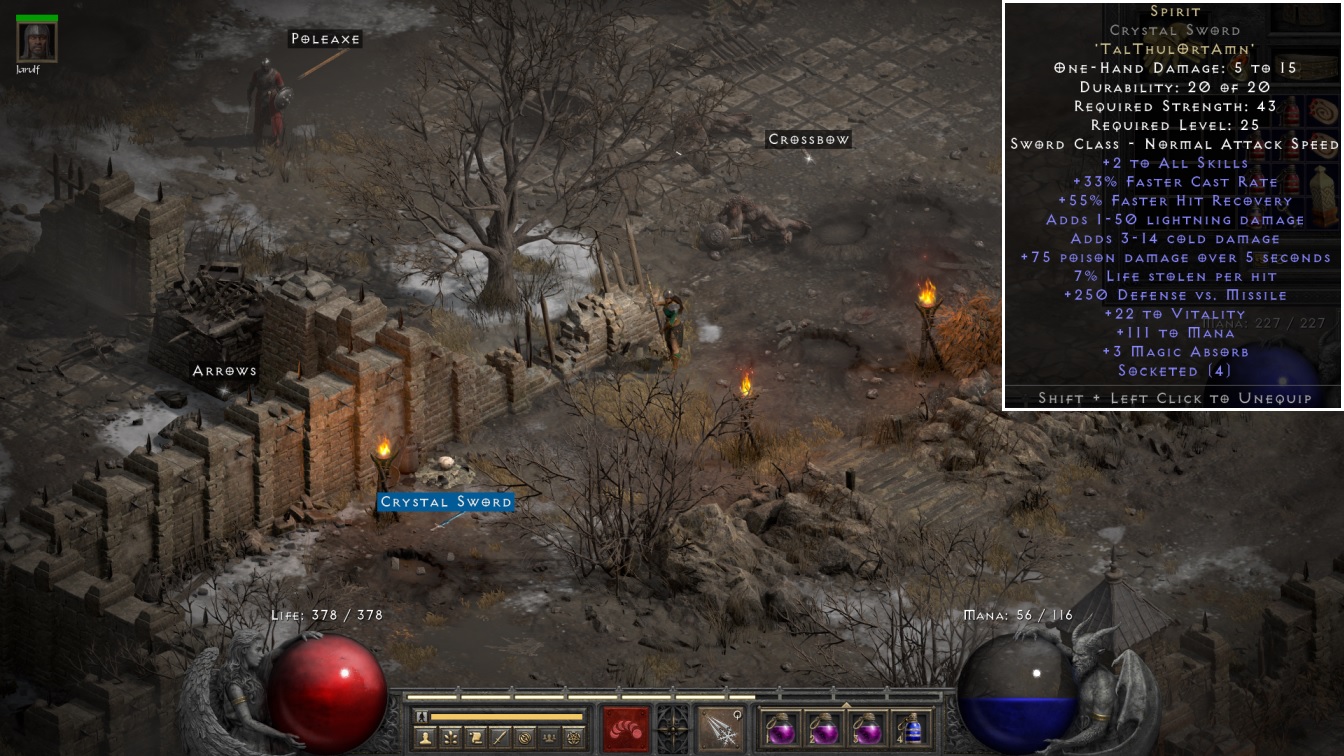The image size is (1344, 756).
Task: Pick up the Crystal Sword label
Action: click(446, 502)
